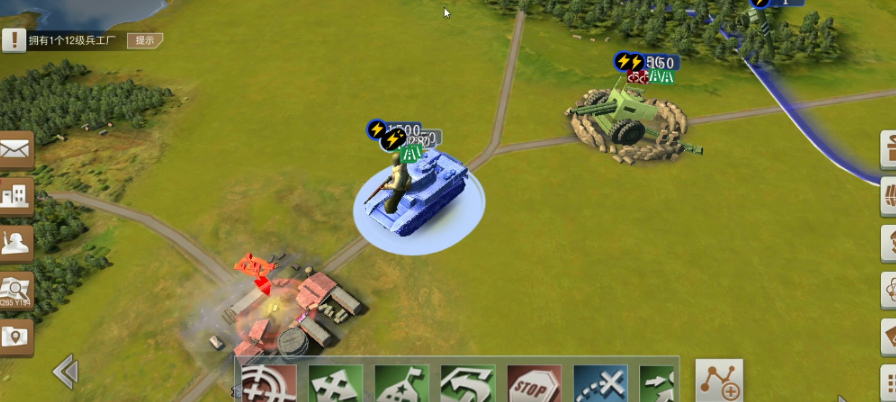Issue the STOP order
This screenshot has width=896, height=402.
point(534,383)
